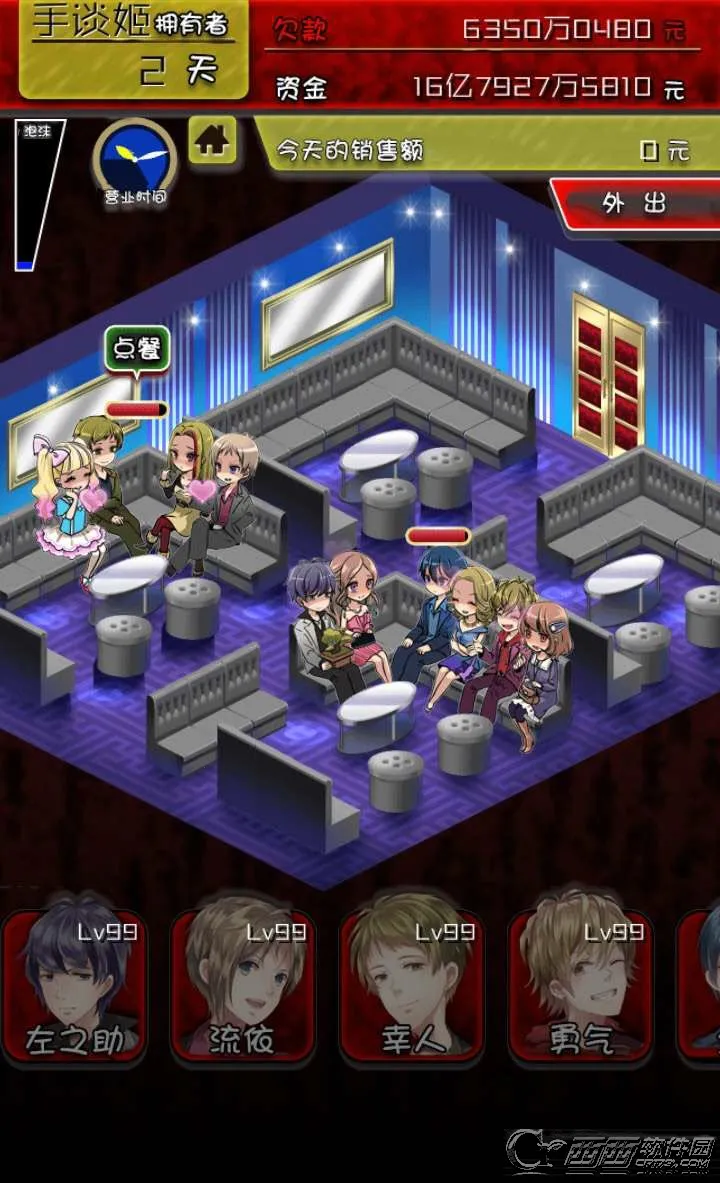Open the home icon button
The height and width of the screenshot is (1183, 720).
click(212, 141)
